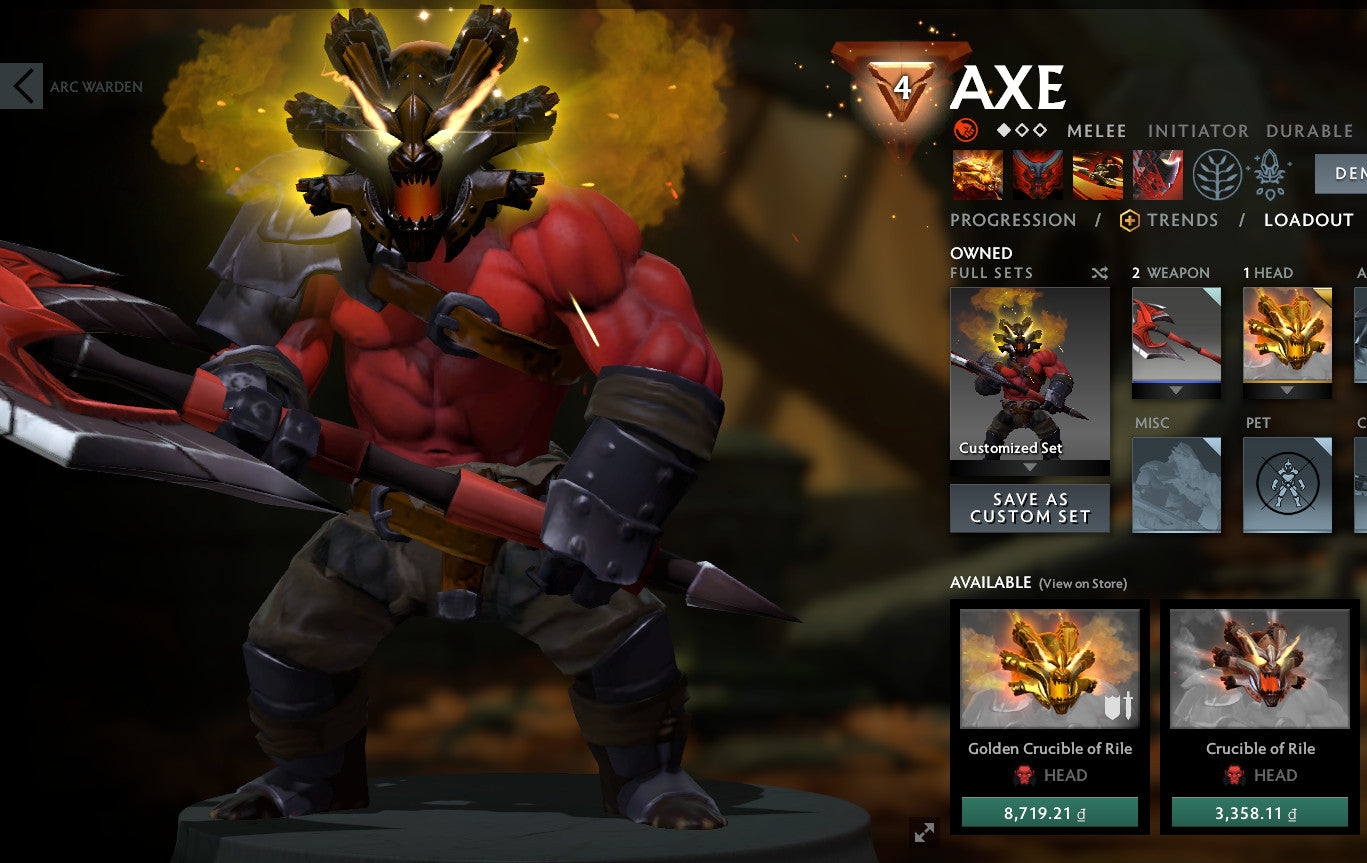View the Aghanim's Shard upgrade icon
Image resolution: width=1367 pixels, height=863 pixels.
pos(1268,173)
